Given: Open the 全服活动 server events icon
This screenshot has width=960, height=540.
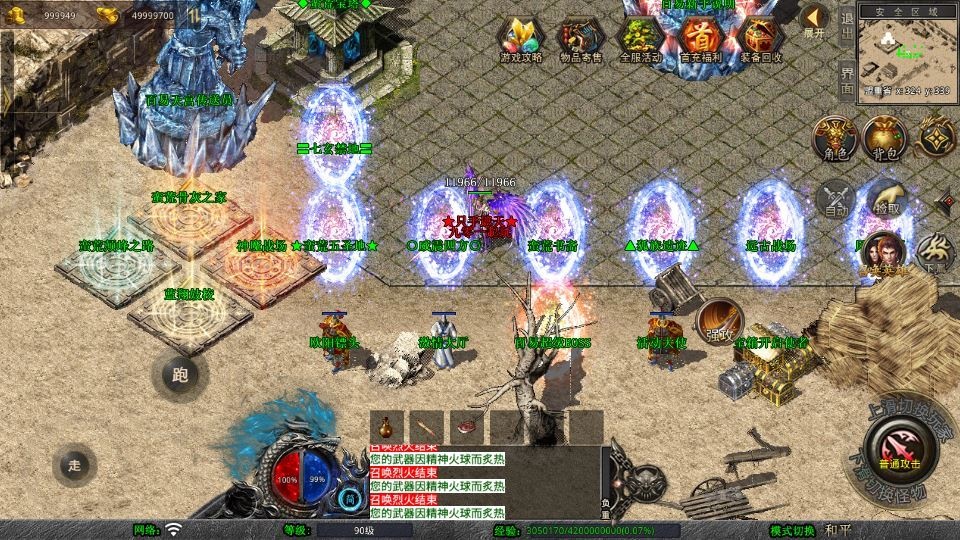Looking at the screenshot, I should click(640, 40).
